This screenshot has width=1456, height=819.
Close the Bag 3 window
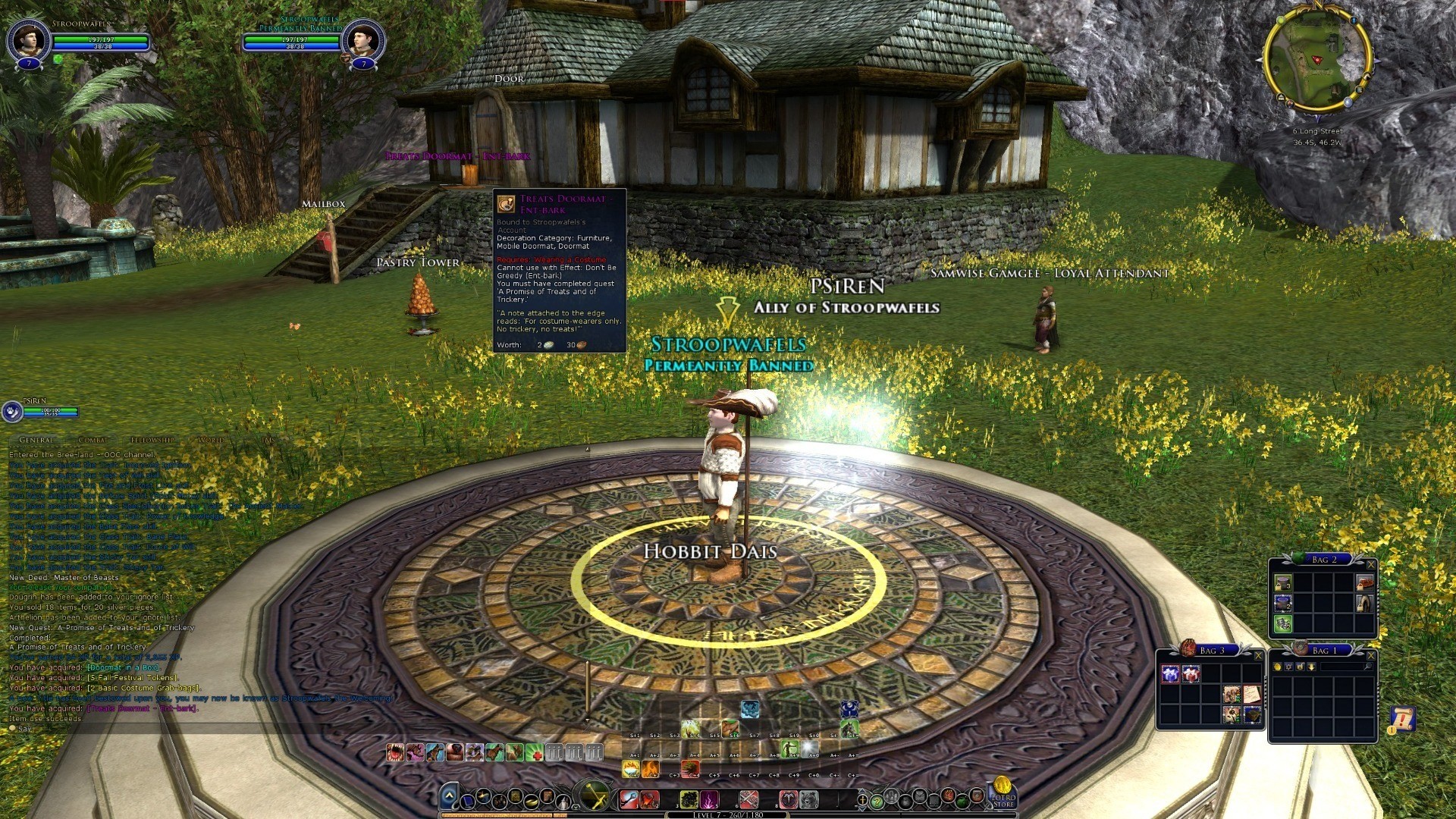[1258, 656]
